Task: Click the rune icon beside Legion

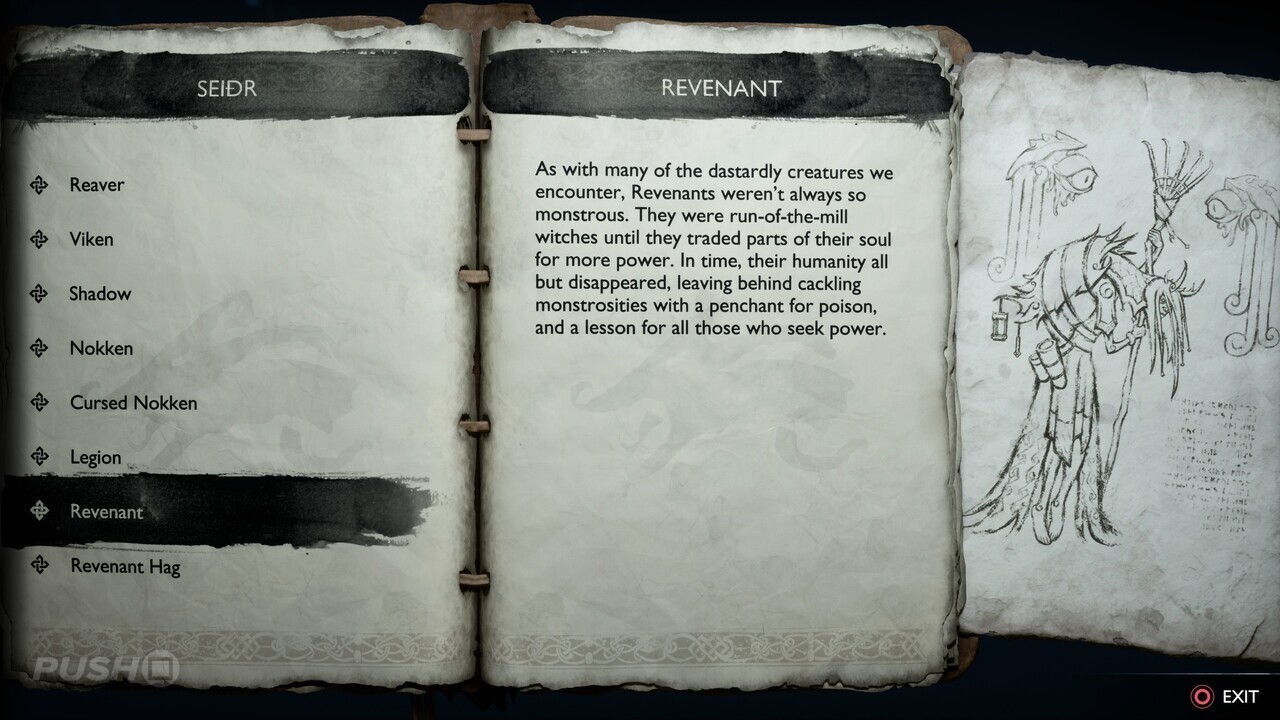Action: [40, 457]
